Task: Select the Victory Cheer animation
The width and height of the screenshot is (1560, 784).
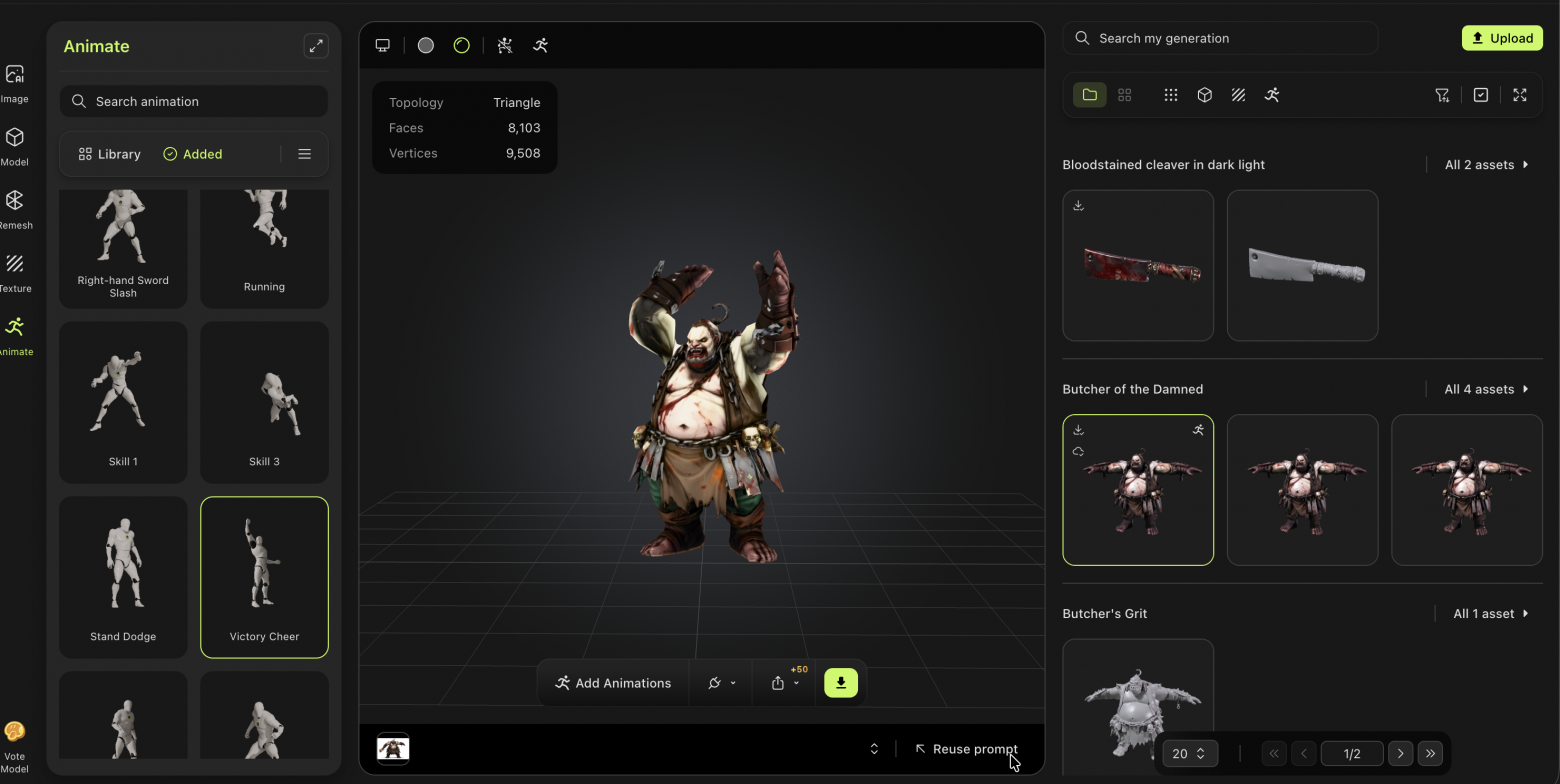Action: point(264,577)
